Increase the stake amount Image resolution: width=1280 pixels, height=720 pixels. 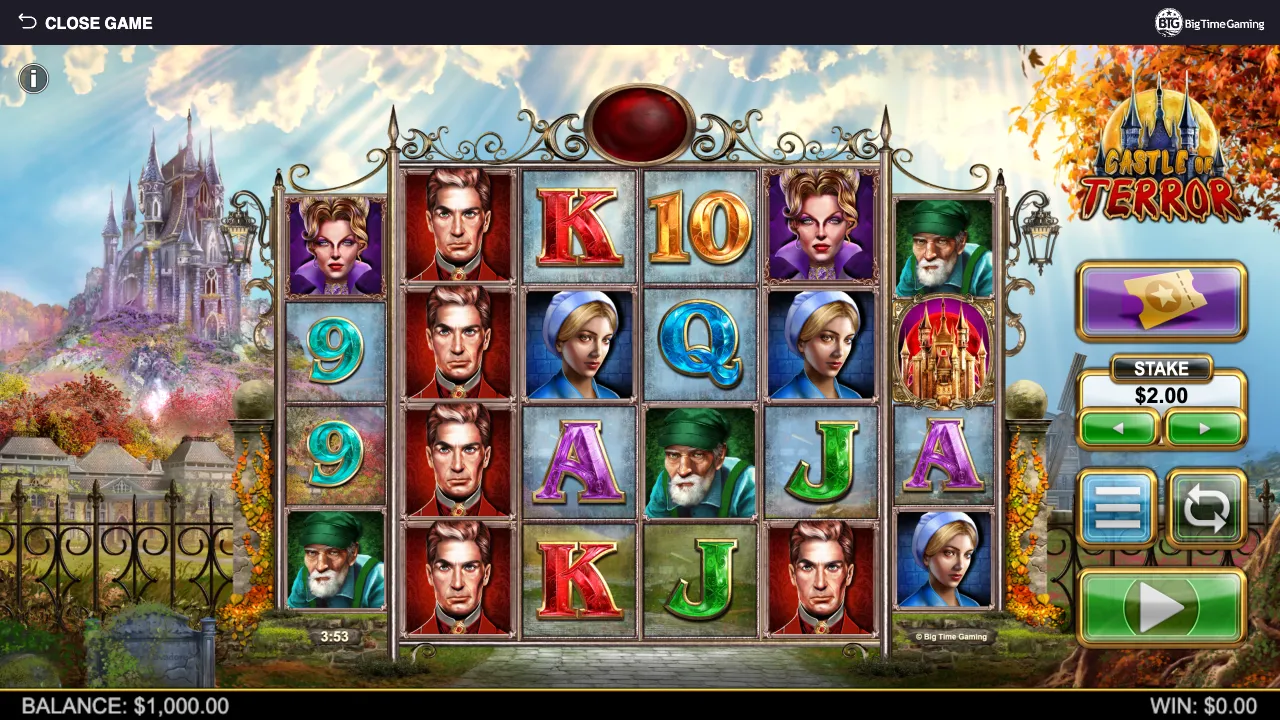[x=1205, y=428]
